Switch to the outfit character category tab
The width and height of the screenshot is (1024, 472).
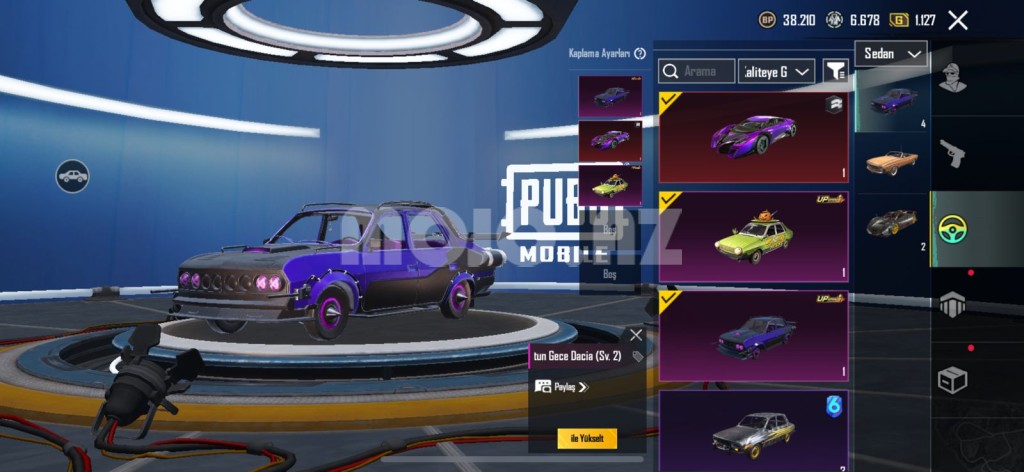tap(953, 77)
